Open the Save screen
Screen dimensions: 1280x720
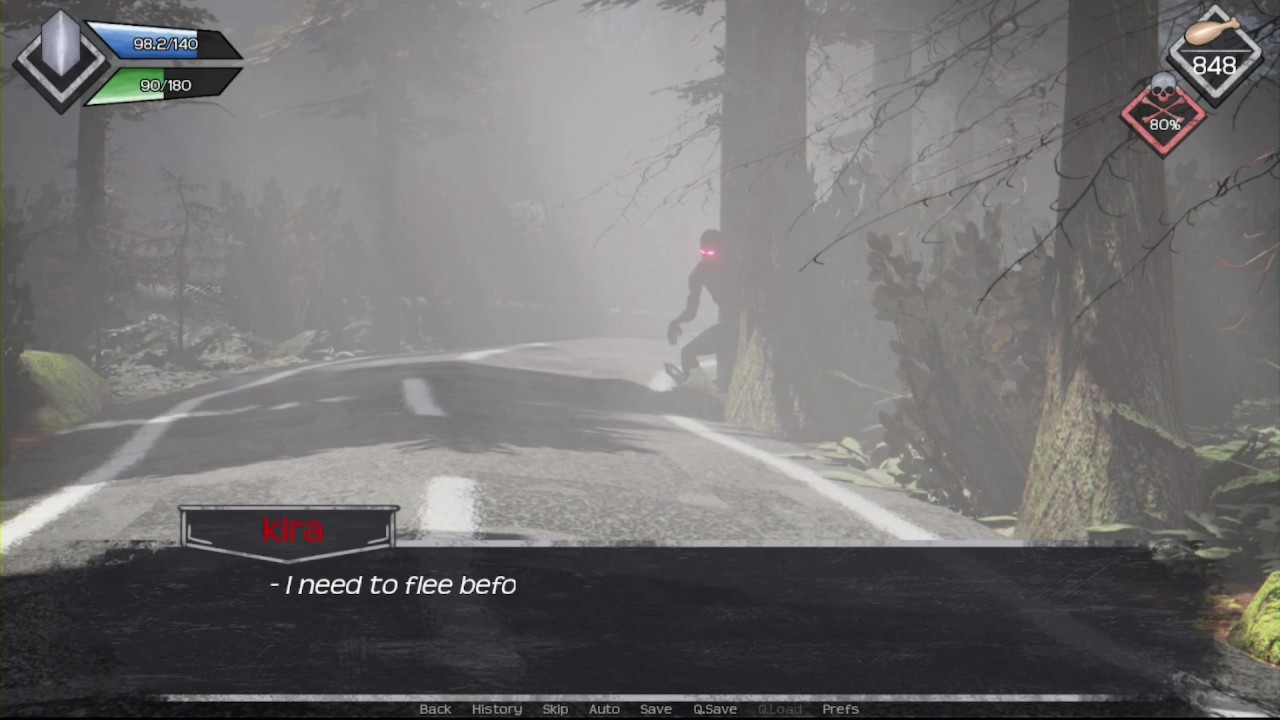pos(656,709)
